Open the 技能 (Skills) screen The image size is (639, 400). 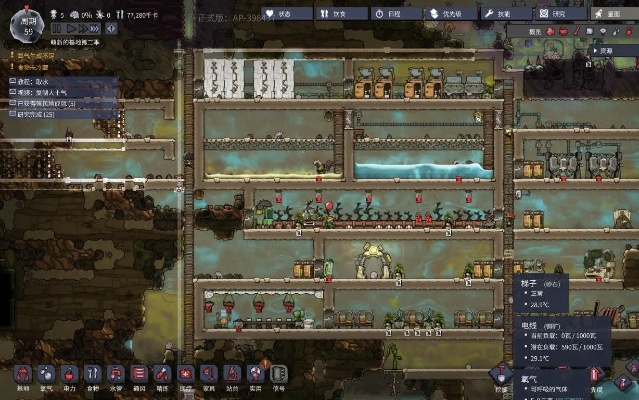coord(507,13)
